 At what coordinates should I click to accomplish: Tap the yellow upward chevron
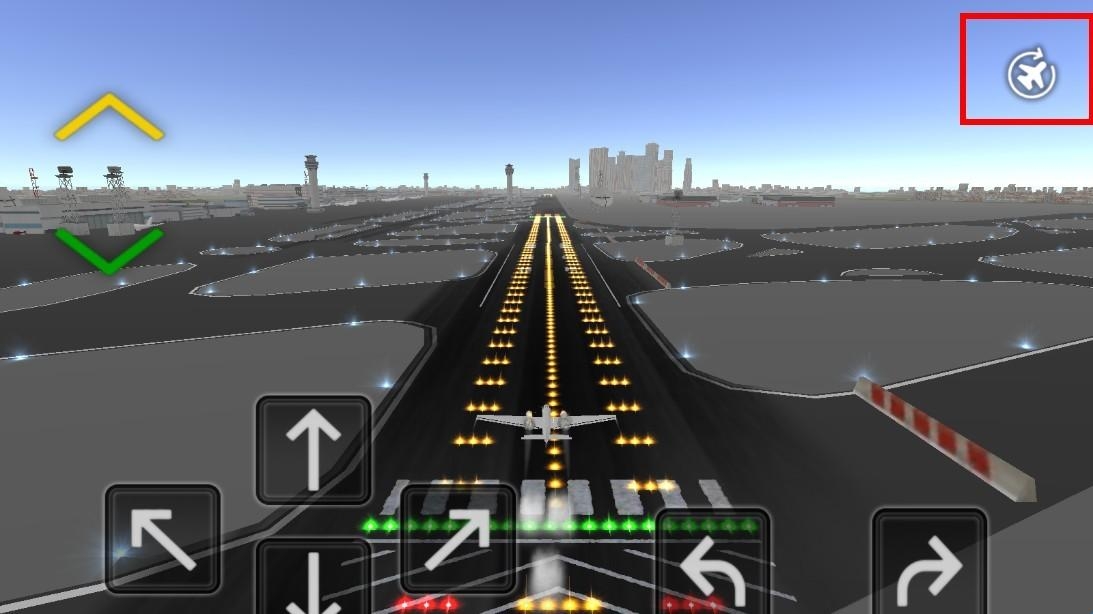(x=109, y=116)
